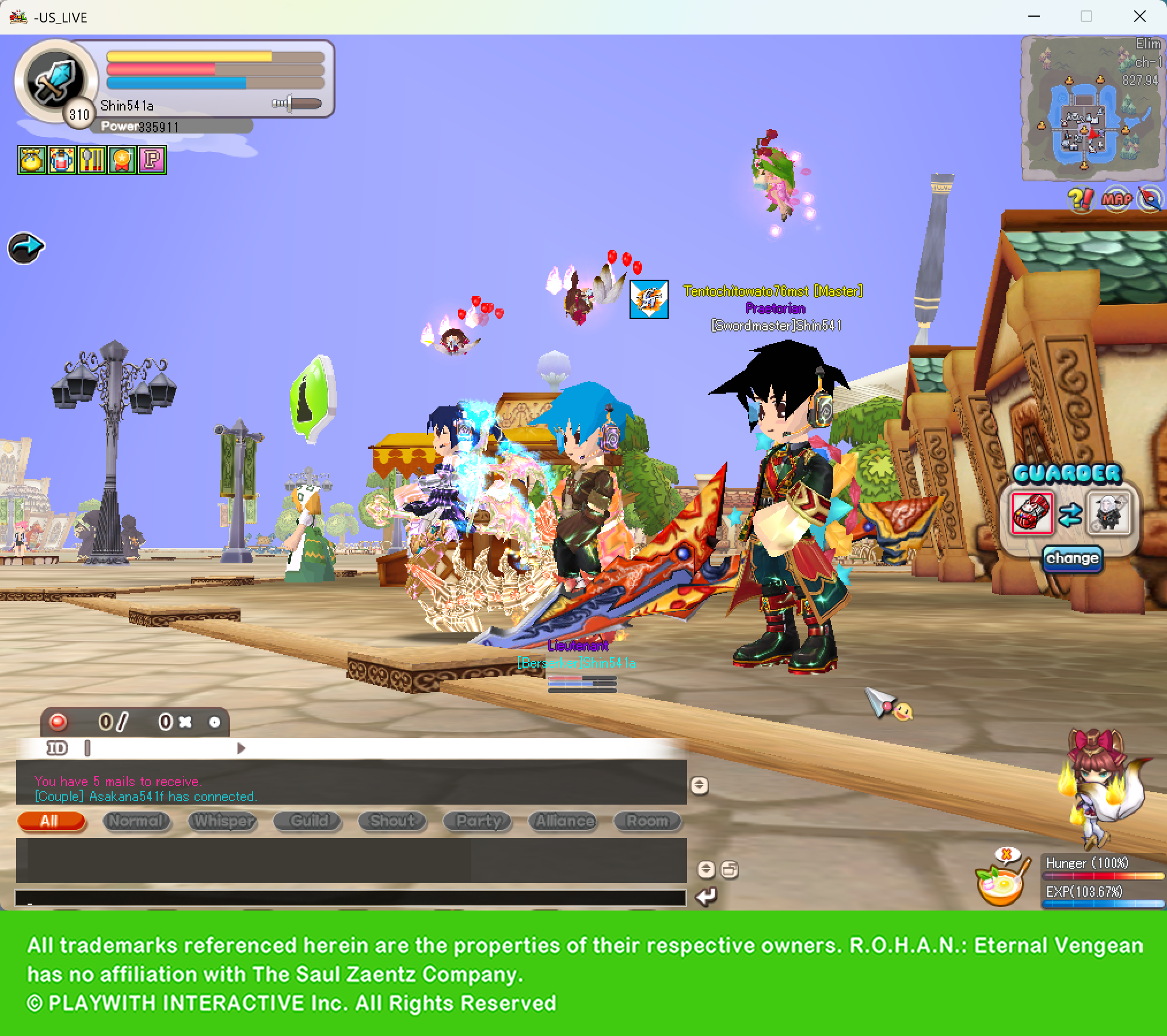The image size is (1167, 1036).
Task: Click the blue curved arrow button
Action: point(26,248)
